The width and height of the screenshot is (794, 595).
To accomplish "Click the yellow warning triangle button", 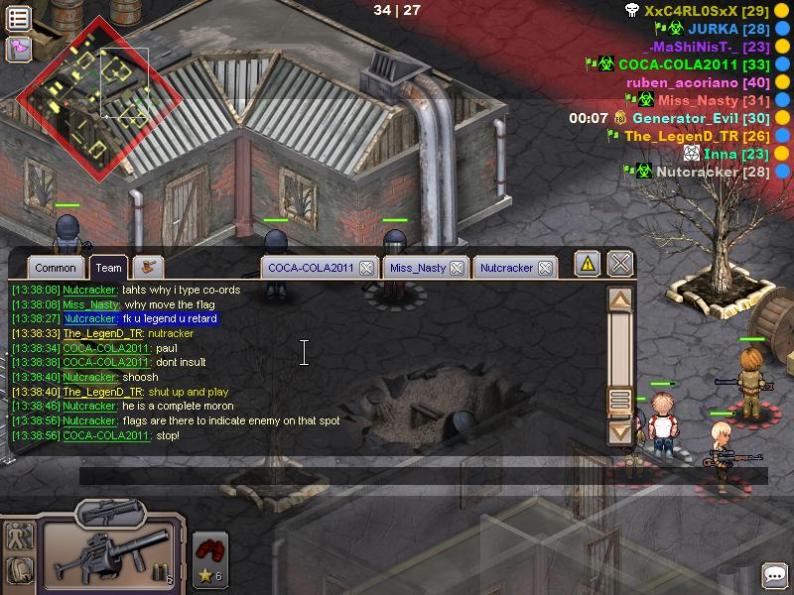I will point(588,264).
